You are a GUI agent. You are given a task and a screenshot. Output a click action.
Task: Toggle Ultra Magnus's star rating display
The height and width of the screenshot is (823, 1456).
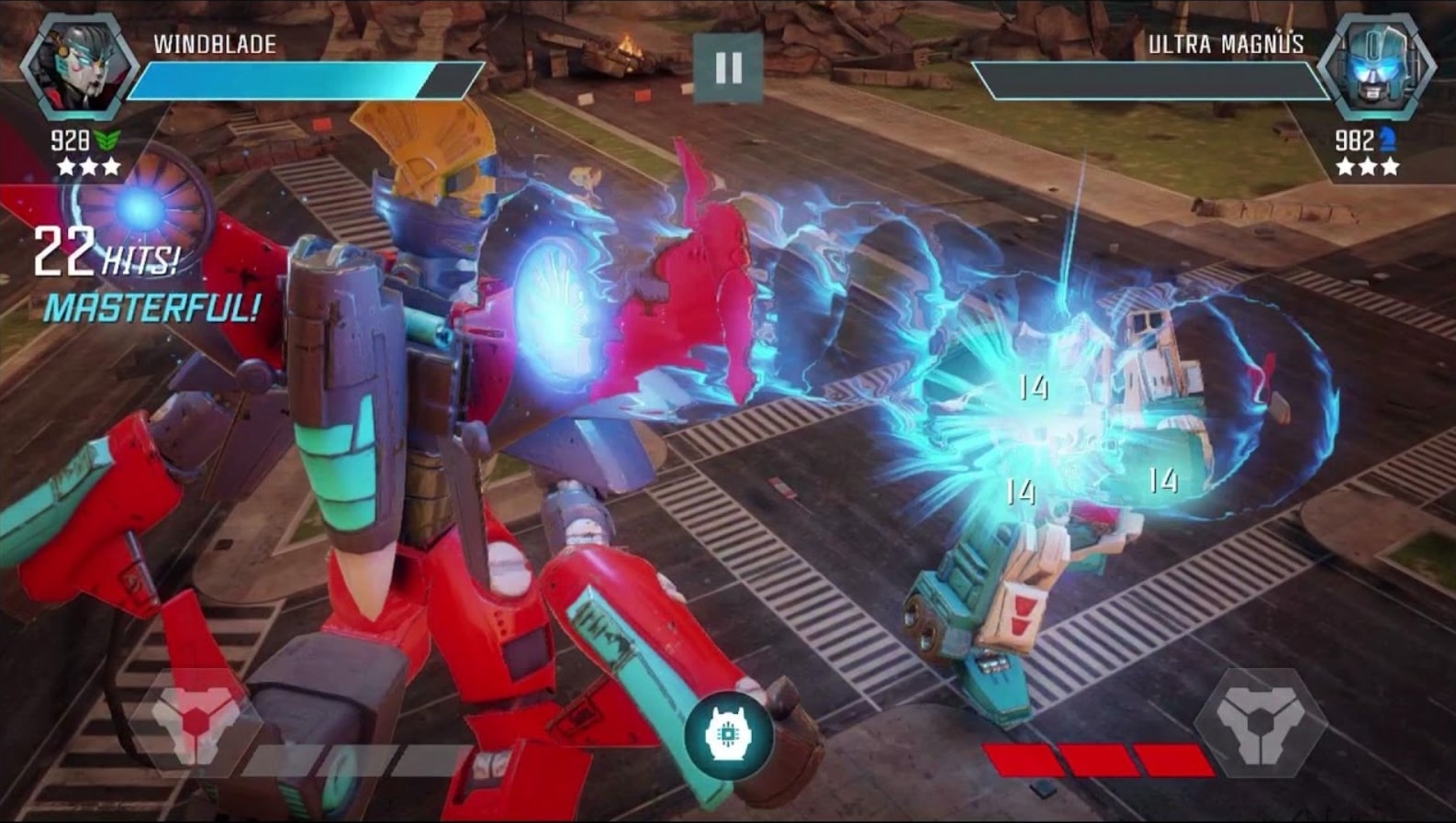(1366, 167)
